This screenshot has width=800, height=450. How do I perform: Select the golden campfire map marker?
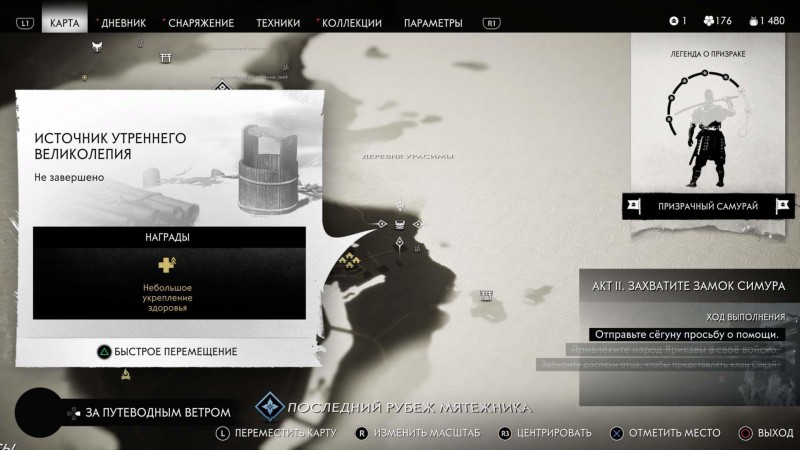(126, 375)
